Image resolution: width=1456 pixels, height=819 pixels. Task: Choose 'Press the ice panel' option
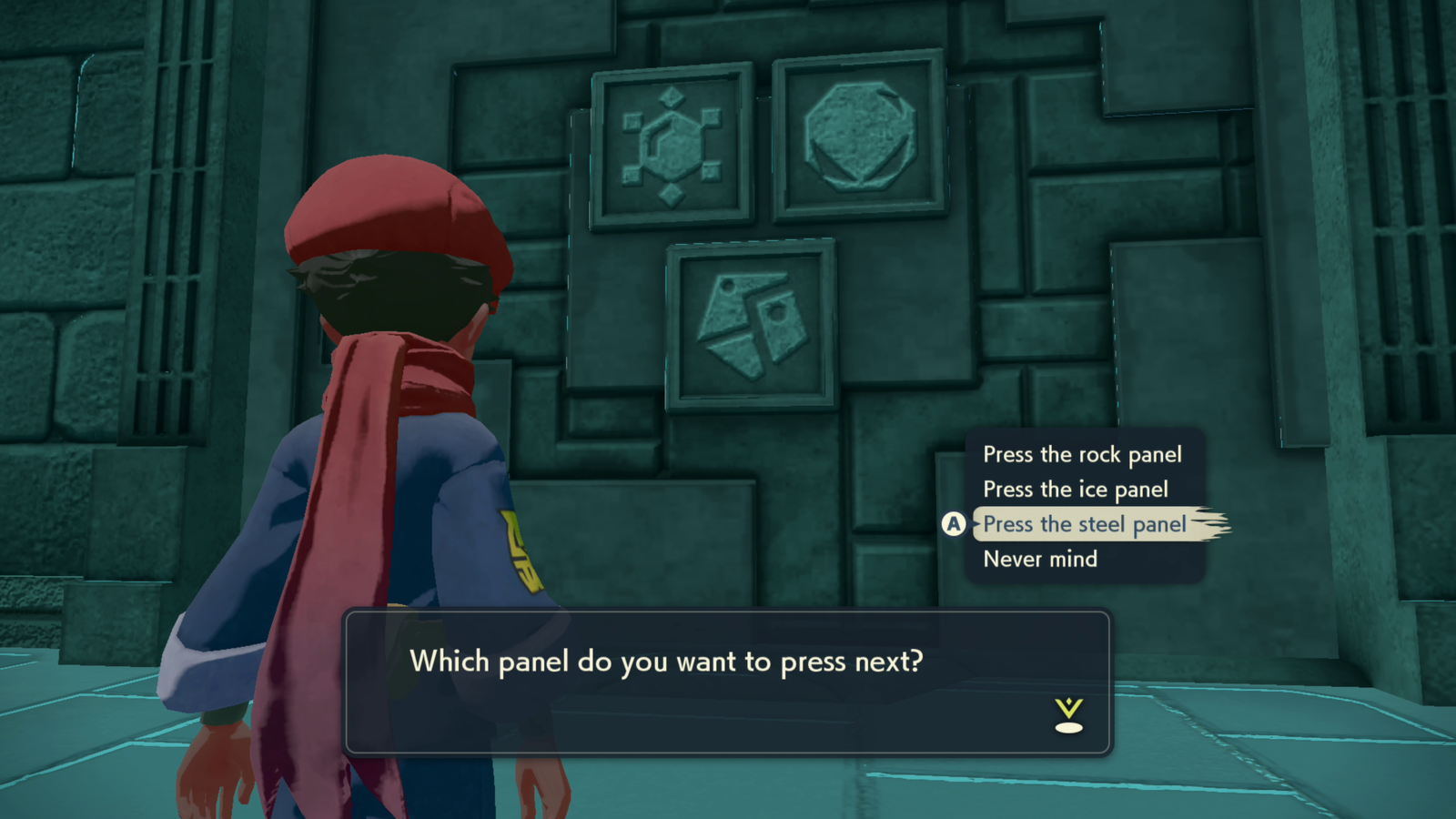[1075, 489]
